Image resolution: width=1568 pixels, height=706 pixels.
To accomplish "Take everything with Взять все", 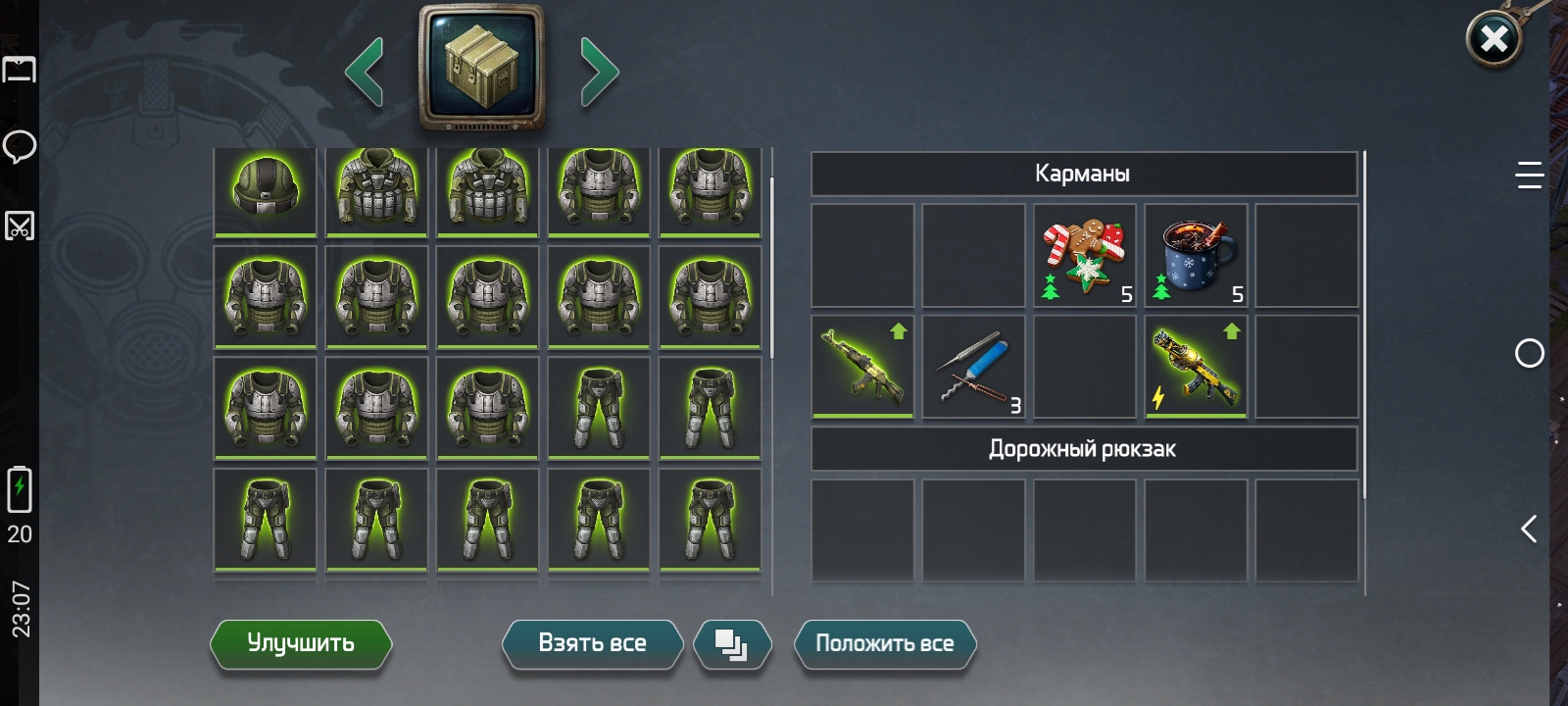I will 592,644.
